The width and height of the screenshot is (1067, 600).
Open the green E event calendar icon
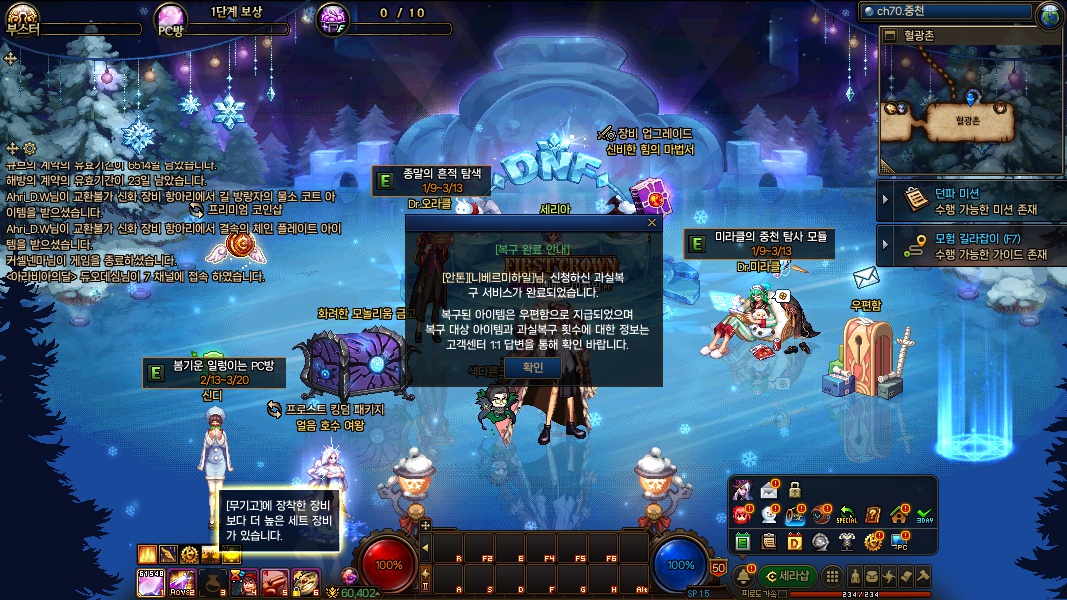pyautogui.click(x=742, y=541)
